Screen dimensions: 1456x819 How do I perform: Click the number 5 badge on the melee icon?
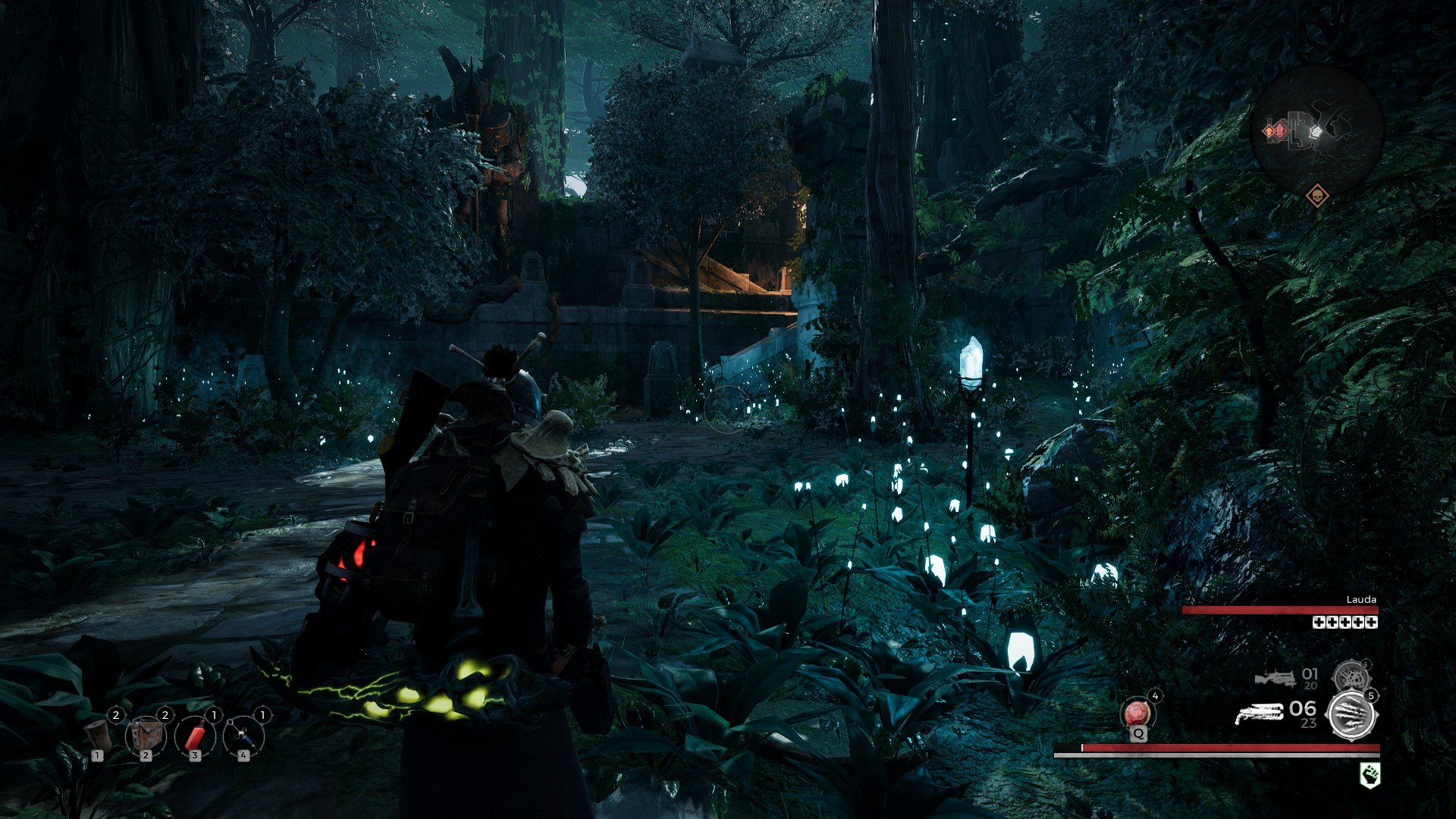coord(1372,696)
